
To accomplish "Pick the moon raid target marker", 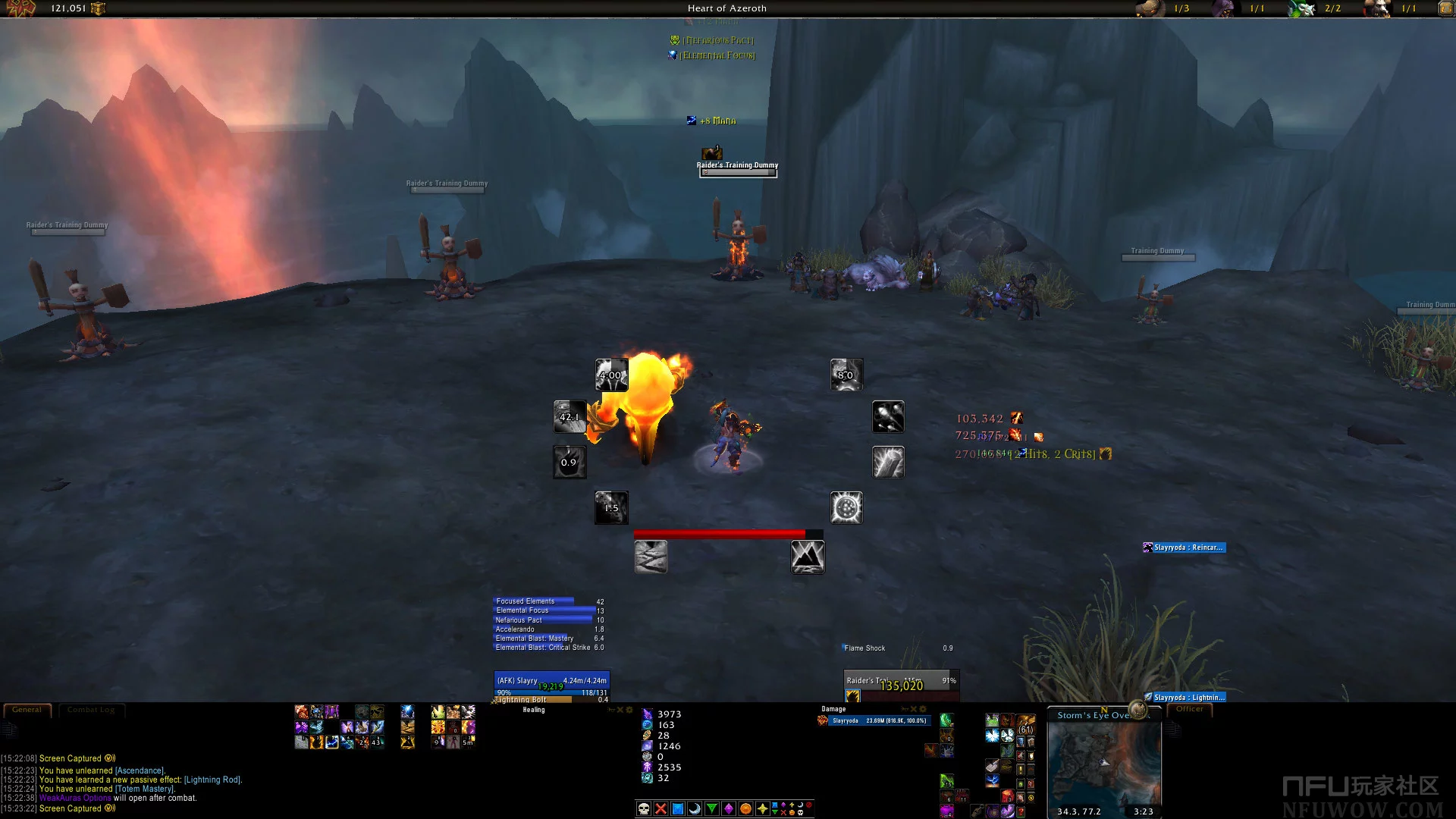I will [x=695, y=808].
